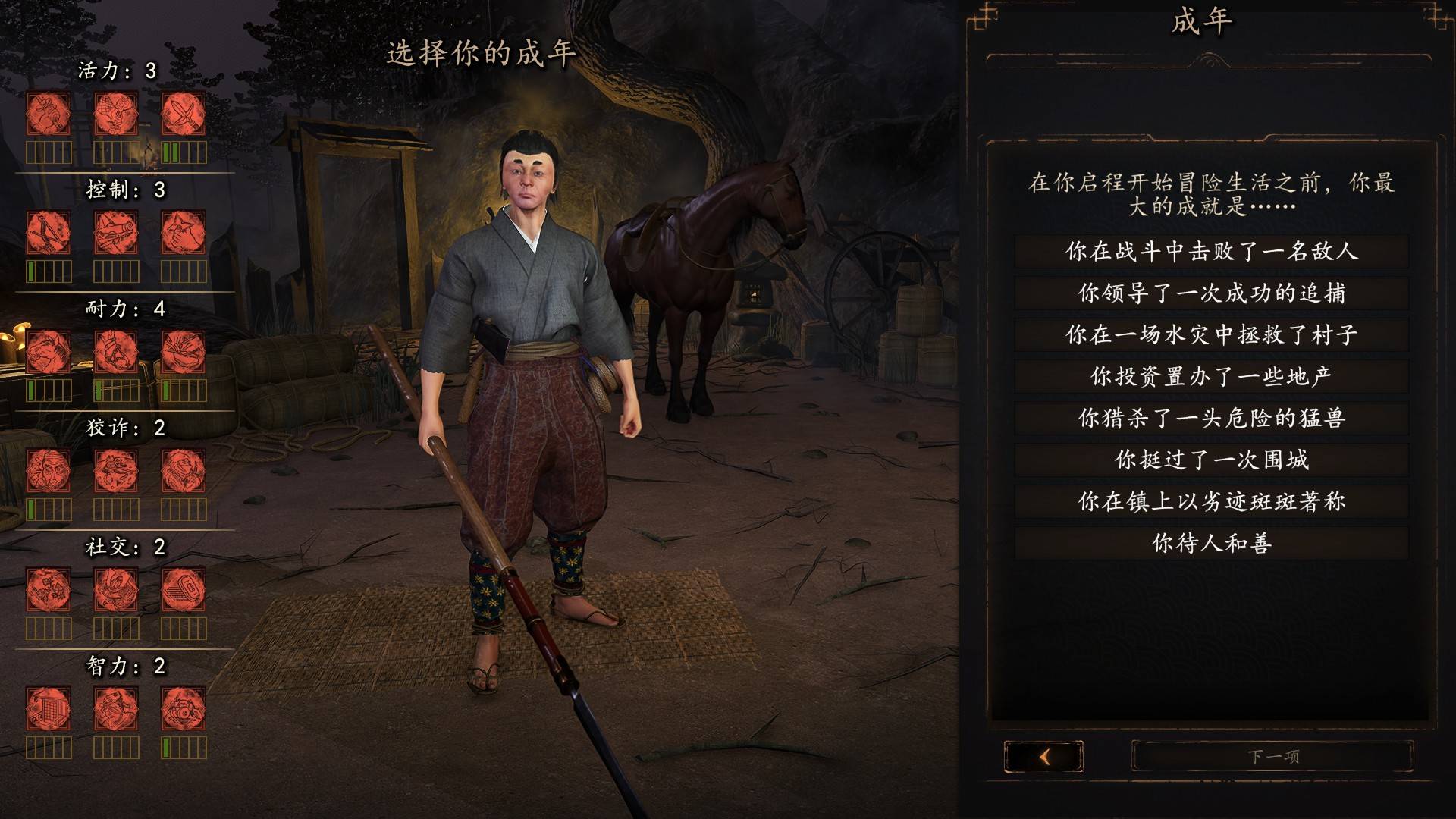Click the 下一项 next button
This screenshot has width=1456, height=819.
pyautogui.click(x=1272, y=756)
